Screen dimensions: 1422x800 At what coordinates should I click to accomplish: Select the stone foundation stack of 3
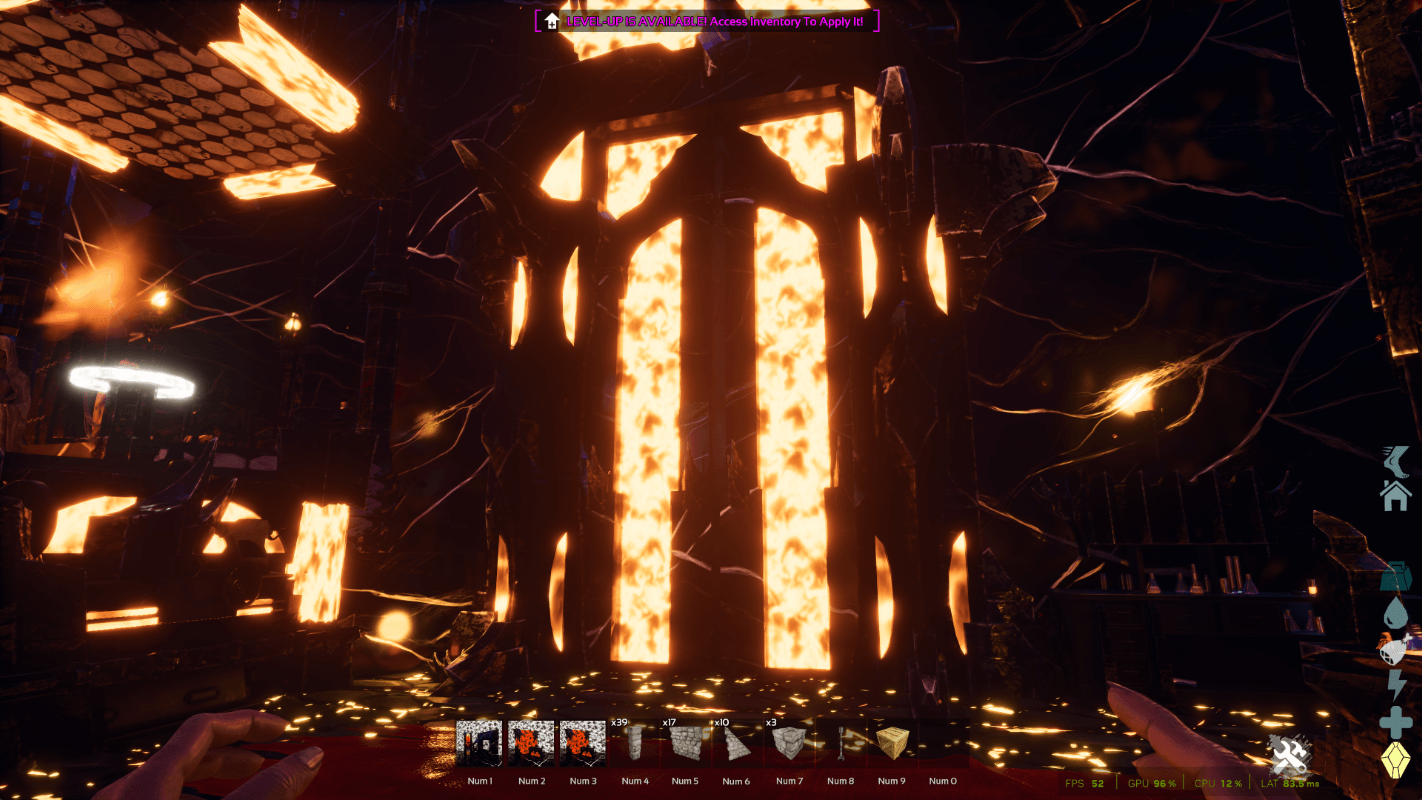(789, 744)
